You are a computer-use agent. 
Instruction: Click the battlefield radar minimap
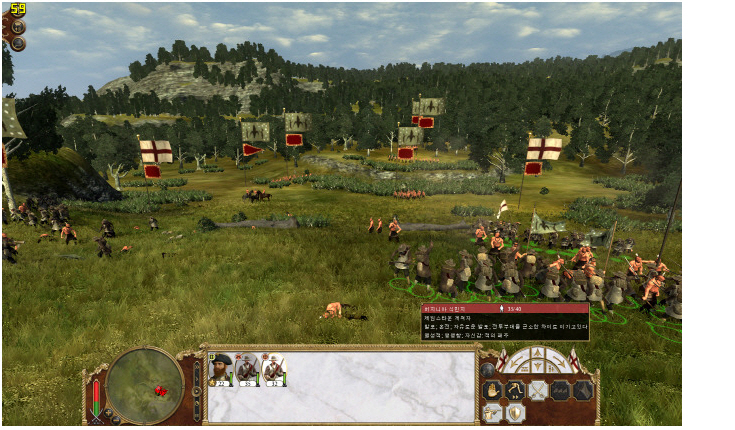[144, 383]
